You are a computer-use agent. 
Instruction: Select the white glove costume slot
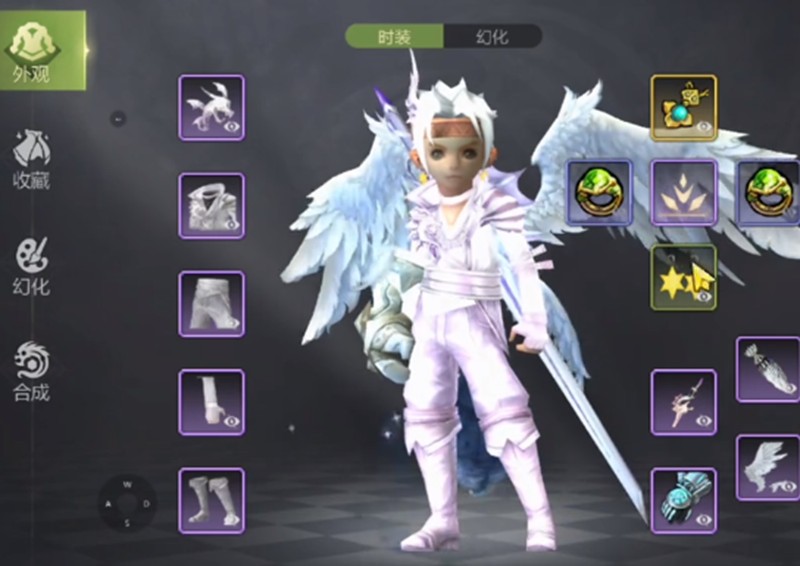click(x=211, y=402)
